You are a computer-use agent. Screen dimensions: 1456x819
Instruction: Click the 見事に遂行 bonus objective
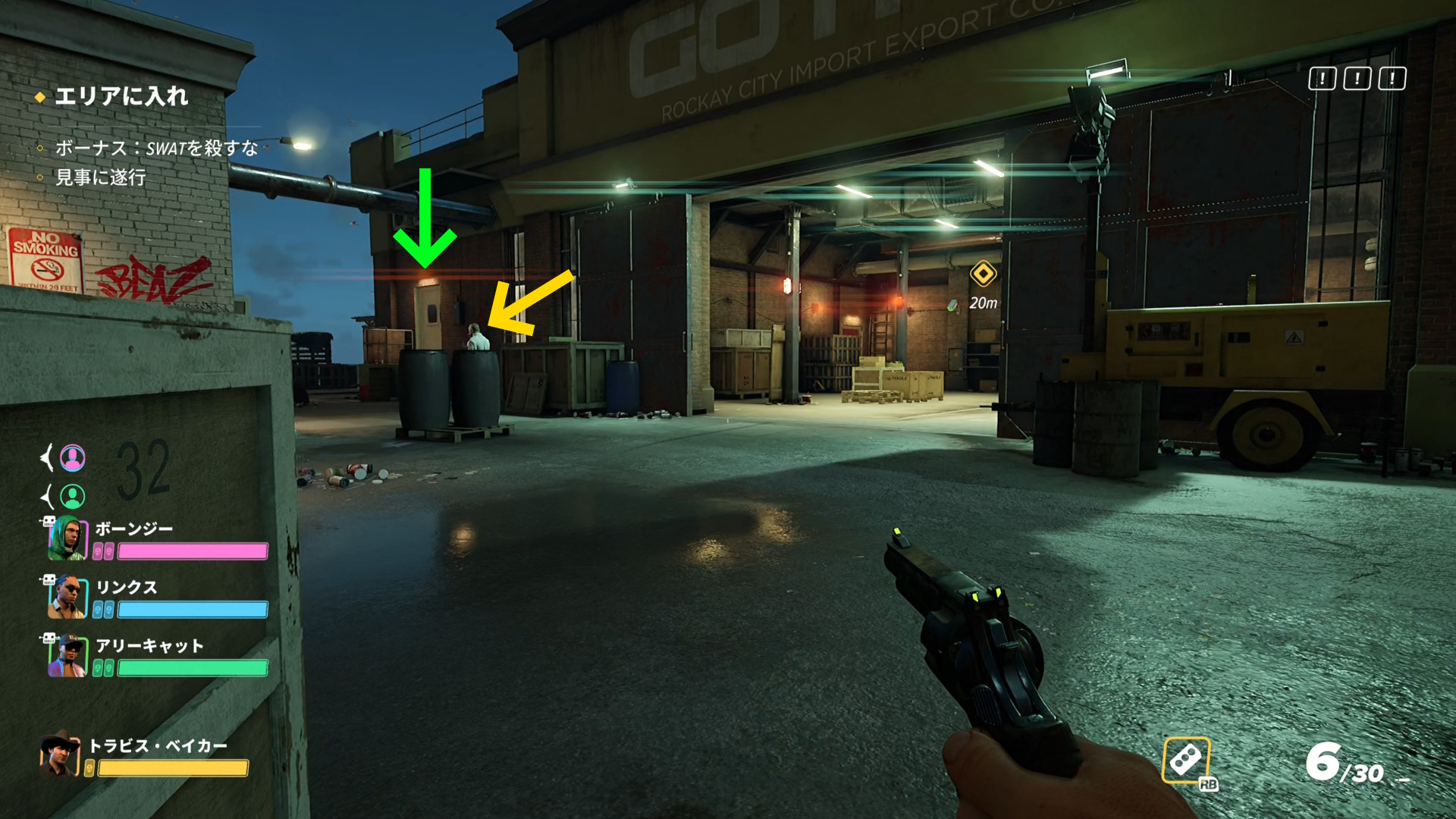100,177
